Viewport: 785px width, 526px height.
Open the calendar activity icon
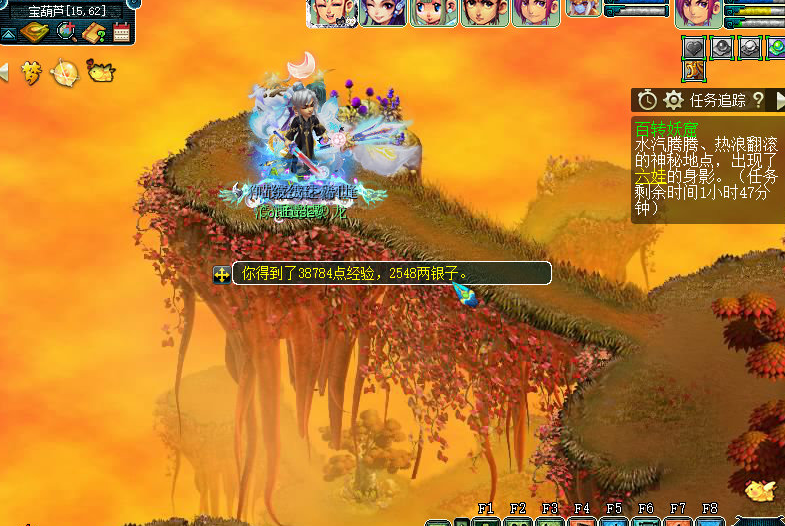(x=122, y=32)
